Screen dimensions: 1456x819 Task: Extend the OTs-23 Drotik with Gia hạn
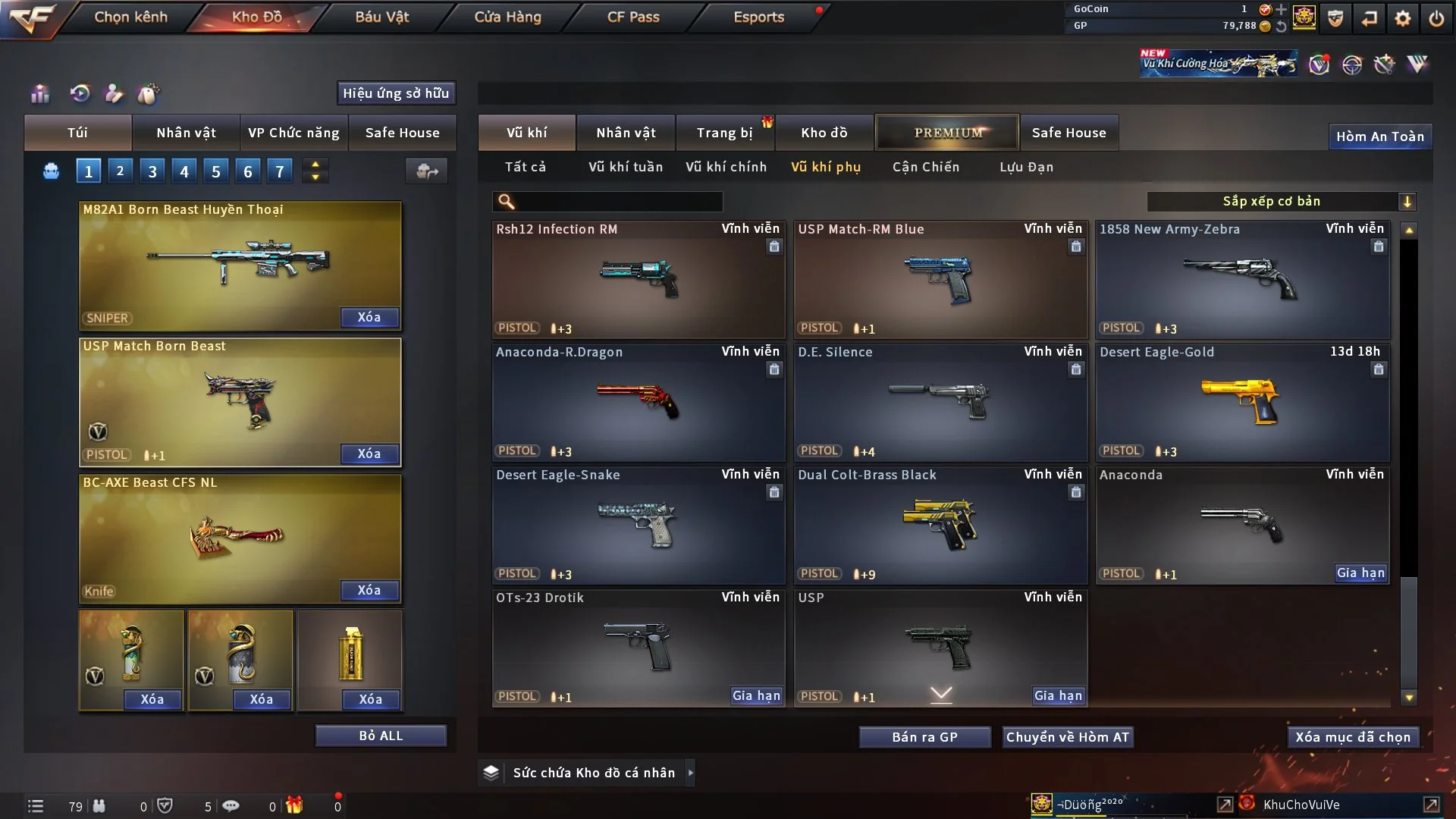(756, 695)
